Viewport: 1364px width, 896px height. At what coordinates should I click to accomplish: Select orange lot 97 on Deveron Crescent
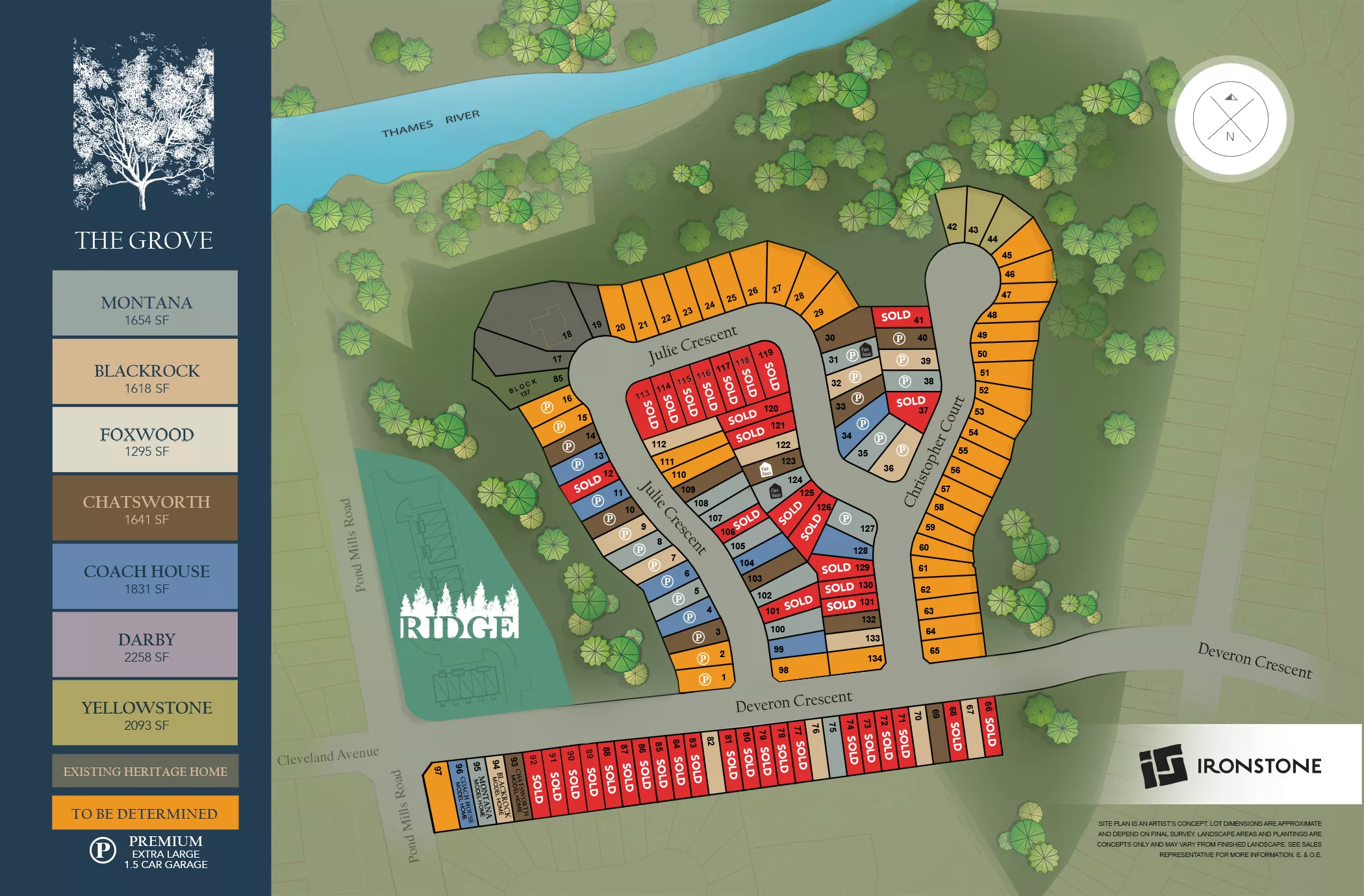tap(443, 797)
